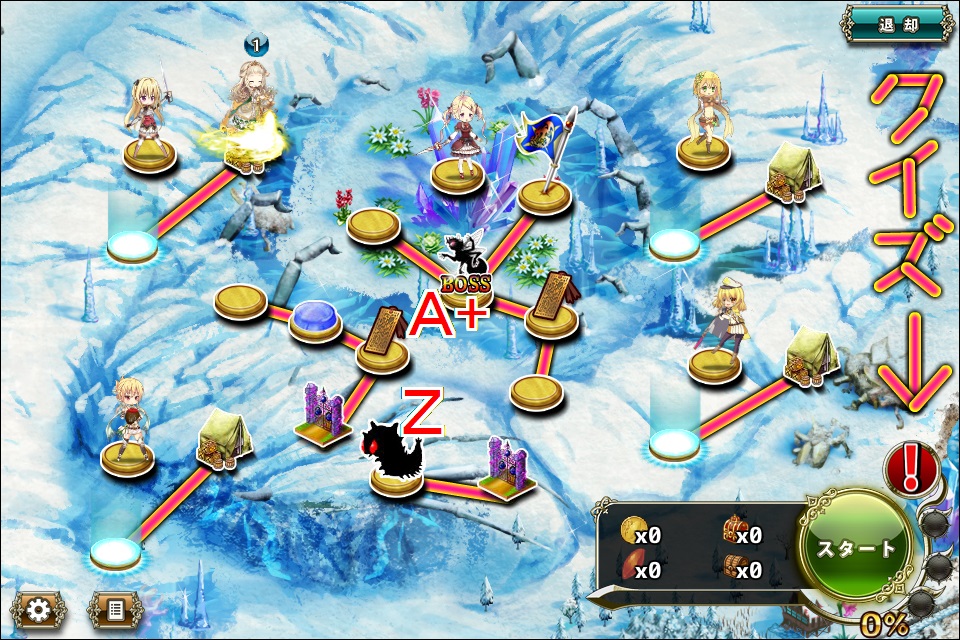Viewport: 960px width, 640px height.
Task: Open the list document icon
Action: (x=114, y=608)
